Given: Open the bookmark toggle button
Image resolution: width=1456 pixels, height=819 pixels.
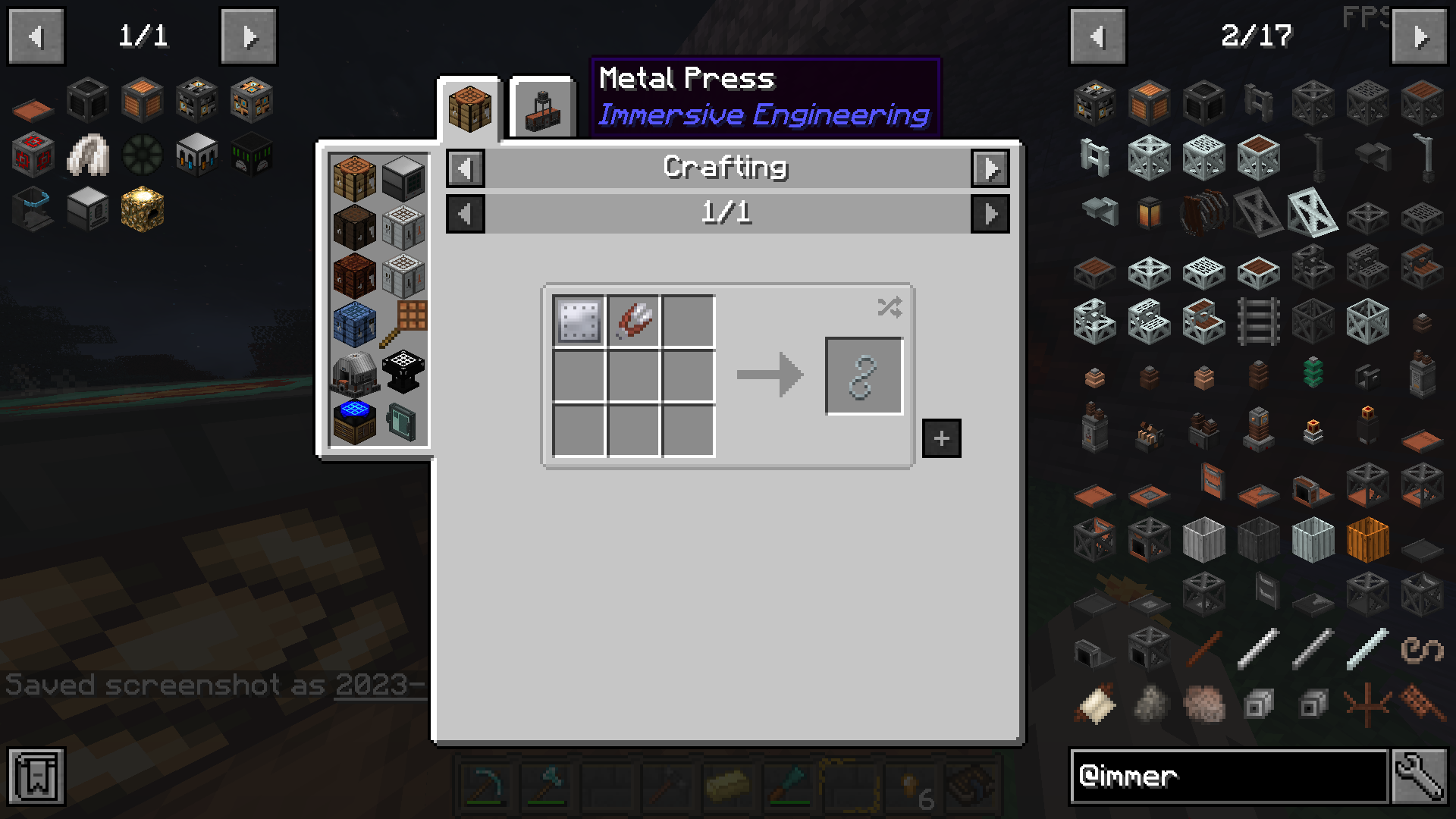Looking at the screenshot, I should coord(36,777).
